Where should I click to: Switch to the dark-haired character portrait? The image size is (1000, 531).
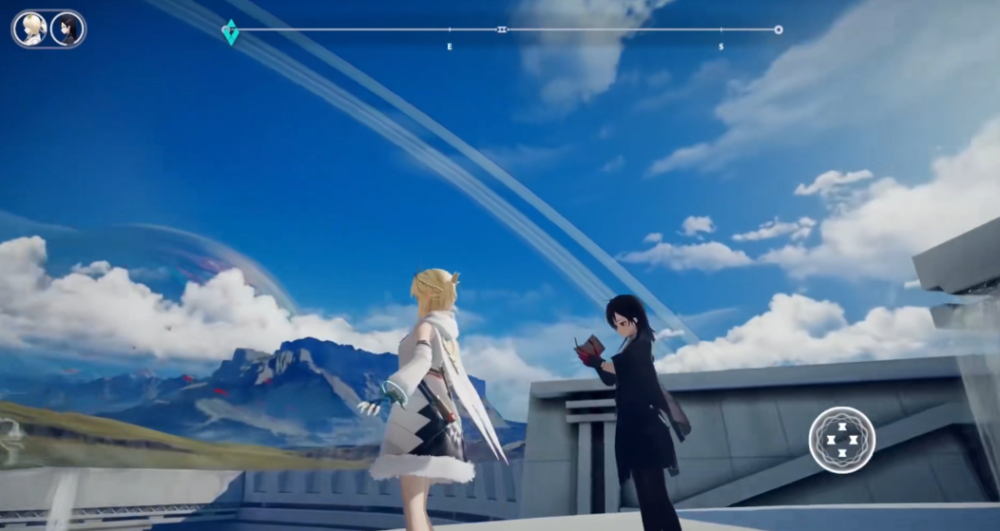(x=67, y=28)
